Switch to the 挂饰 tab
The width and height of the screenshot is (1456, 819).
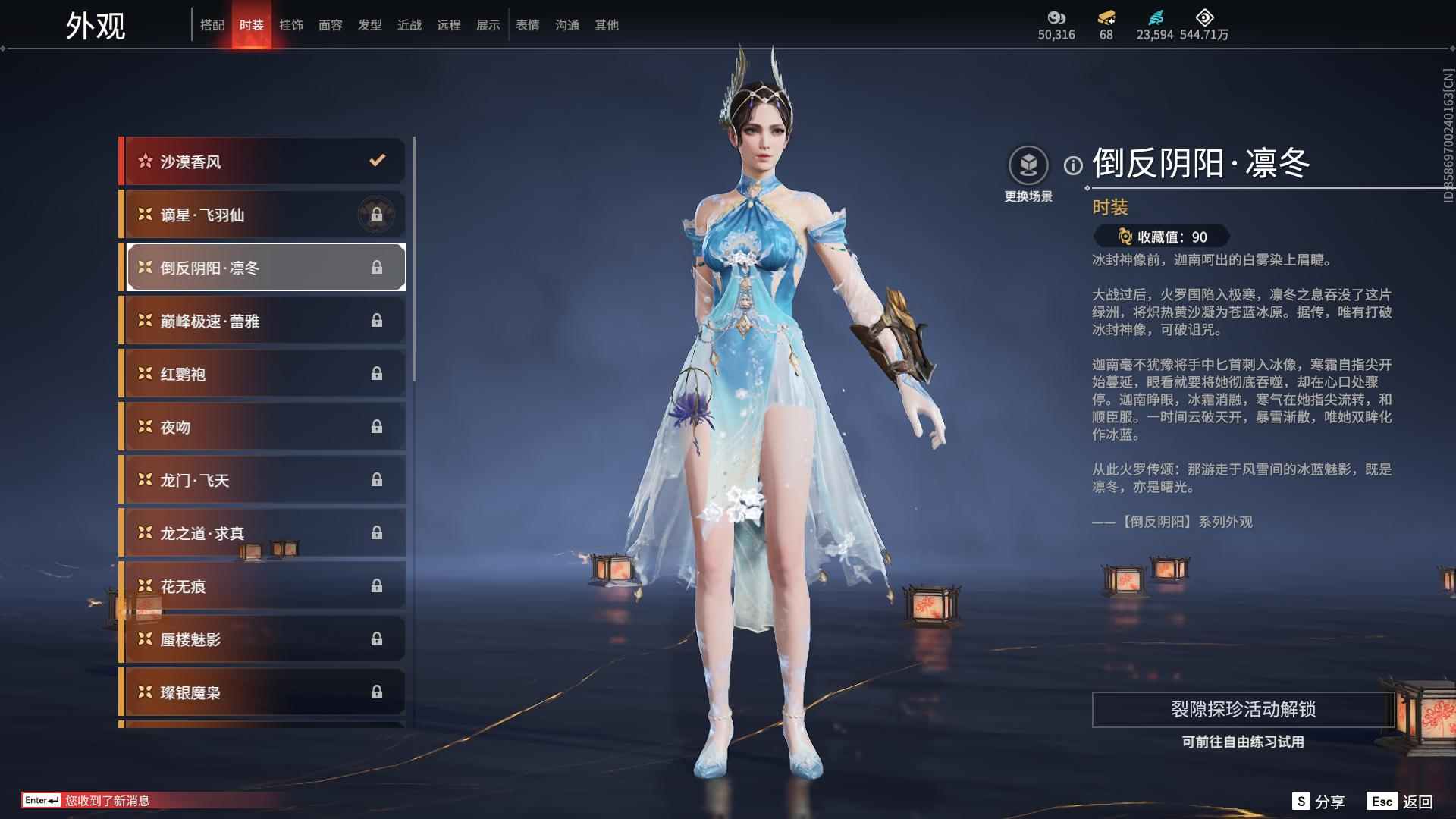(290, 24)
